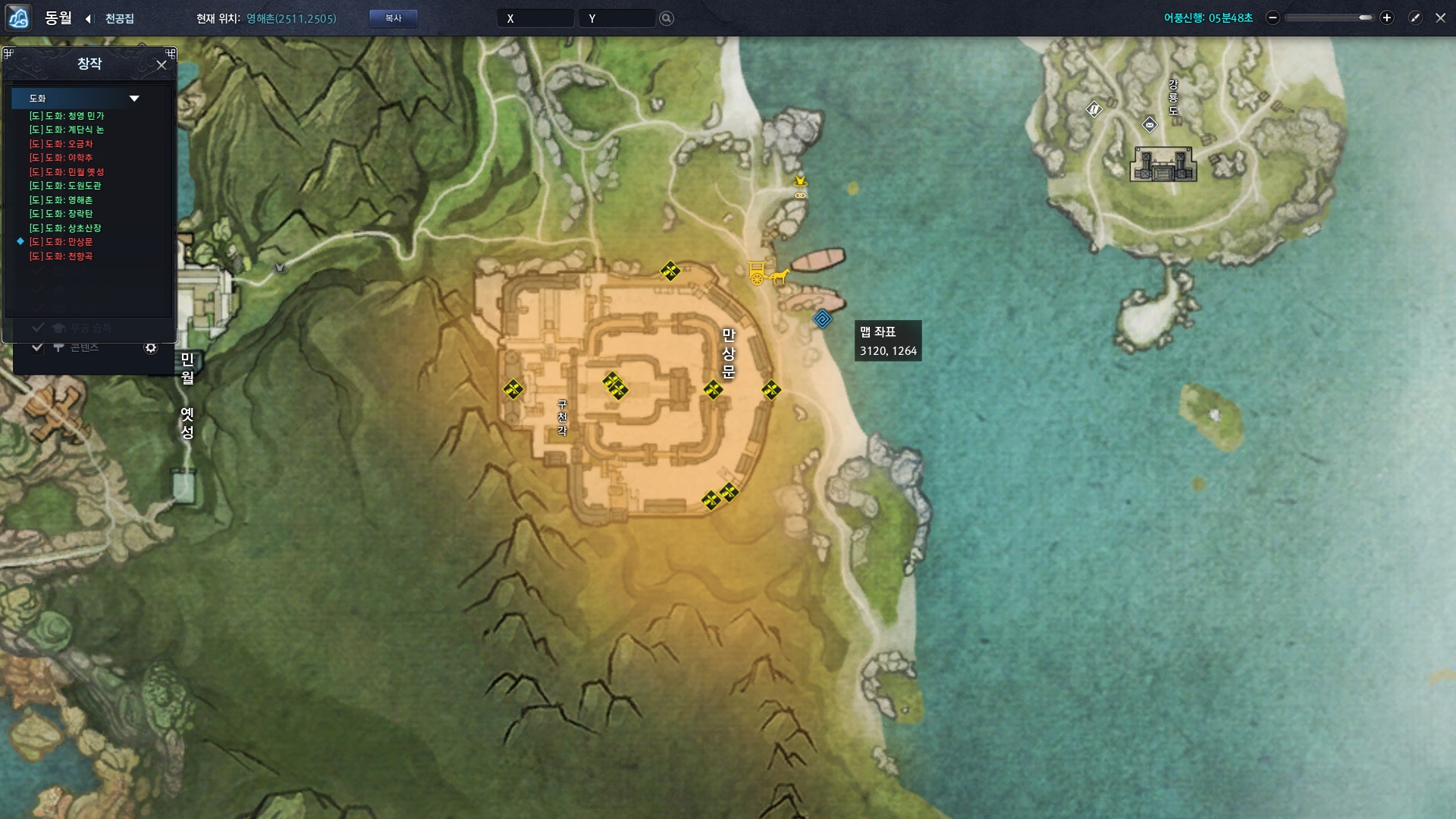Close the world map window

pyautogui.click(x=1441, y=17)
